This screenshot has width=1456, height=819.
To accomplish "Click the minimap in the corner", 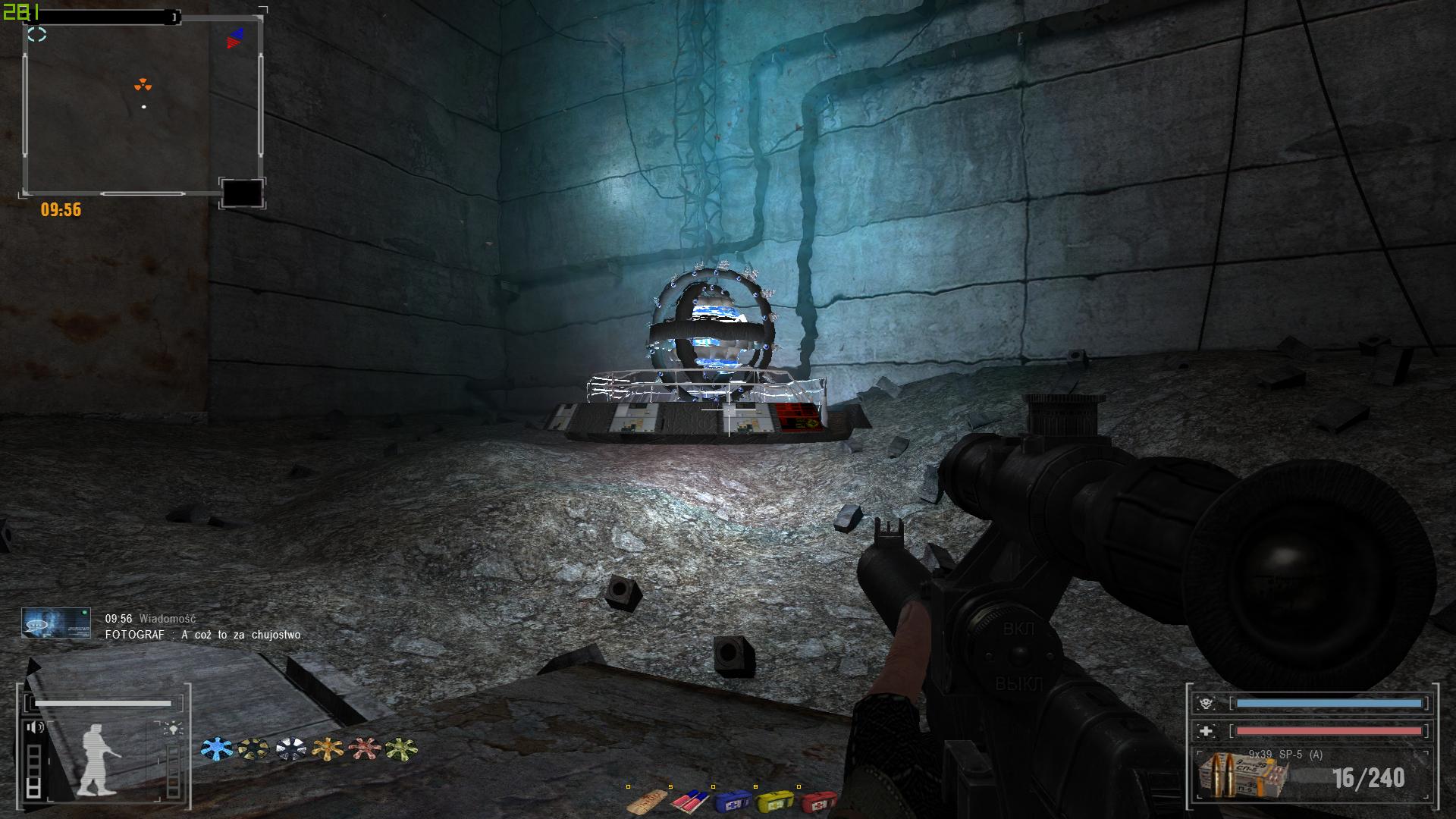I will pos(143,106).
